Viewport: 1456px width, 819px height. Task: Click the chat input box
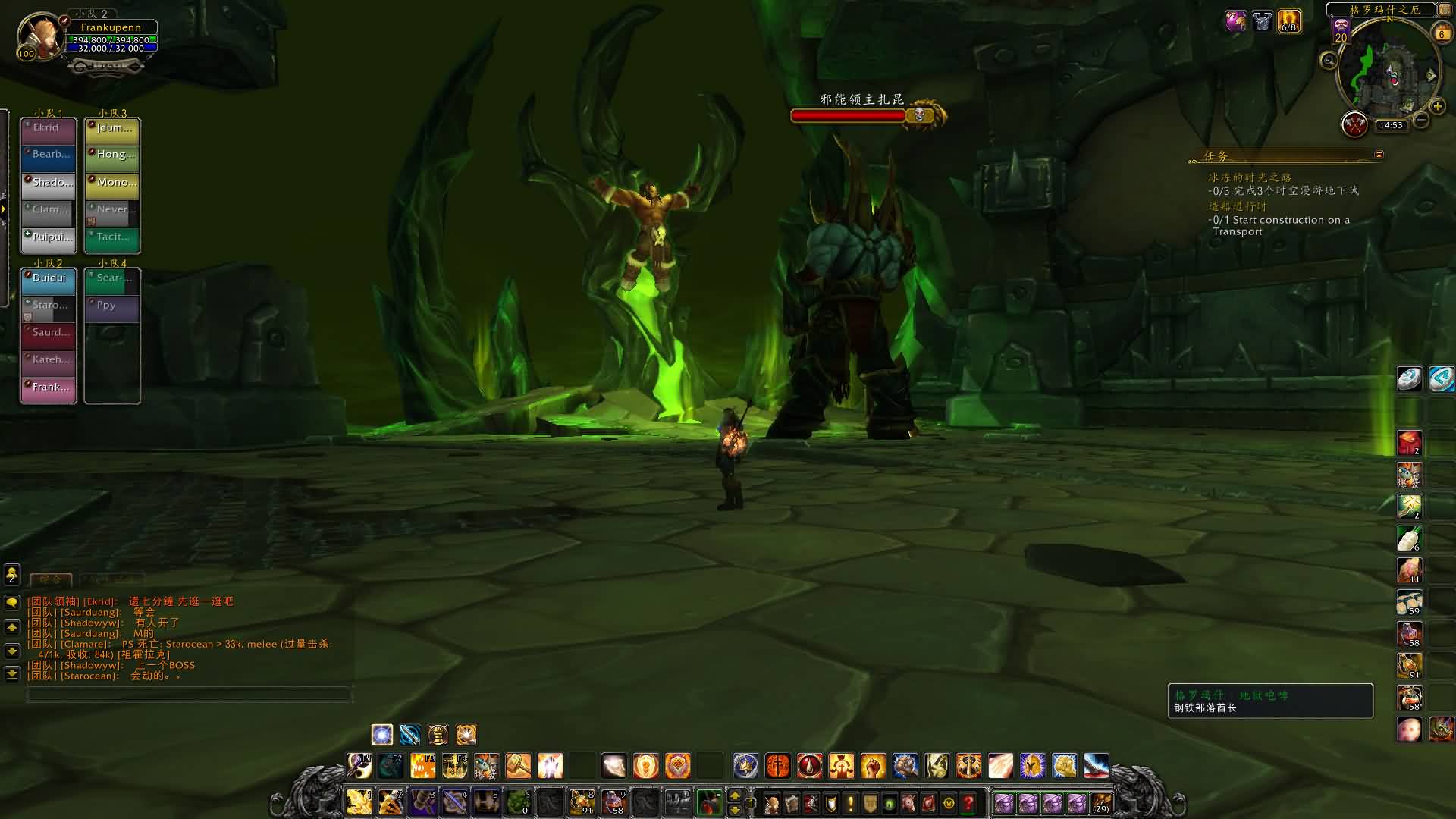tap(190, 694)
